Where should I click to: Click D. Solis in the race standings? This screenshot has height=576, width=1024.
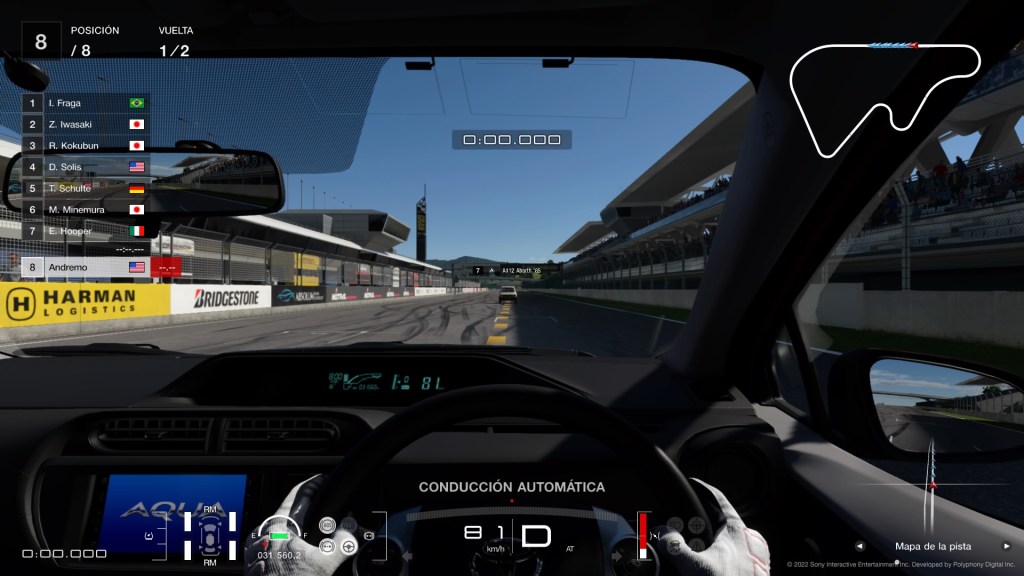pos(85,167)
